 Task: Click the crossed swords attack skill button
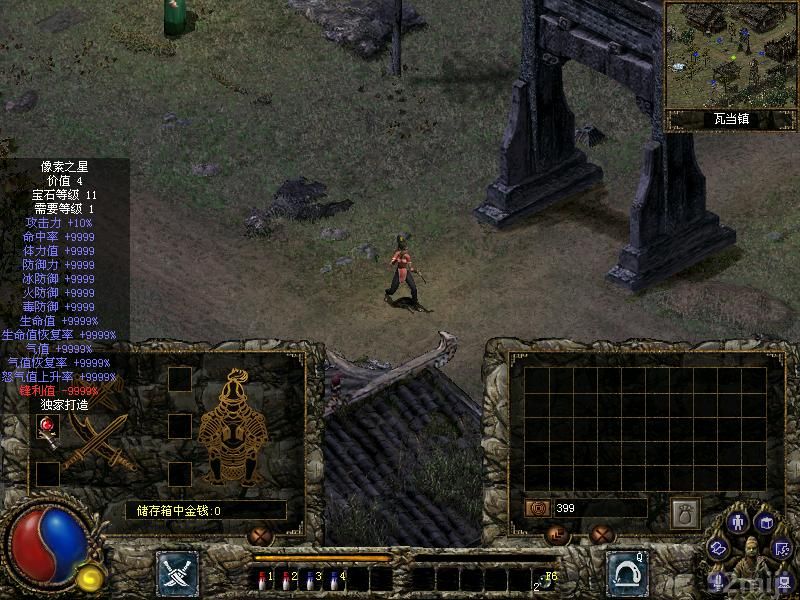click(x=176, y=572)
